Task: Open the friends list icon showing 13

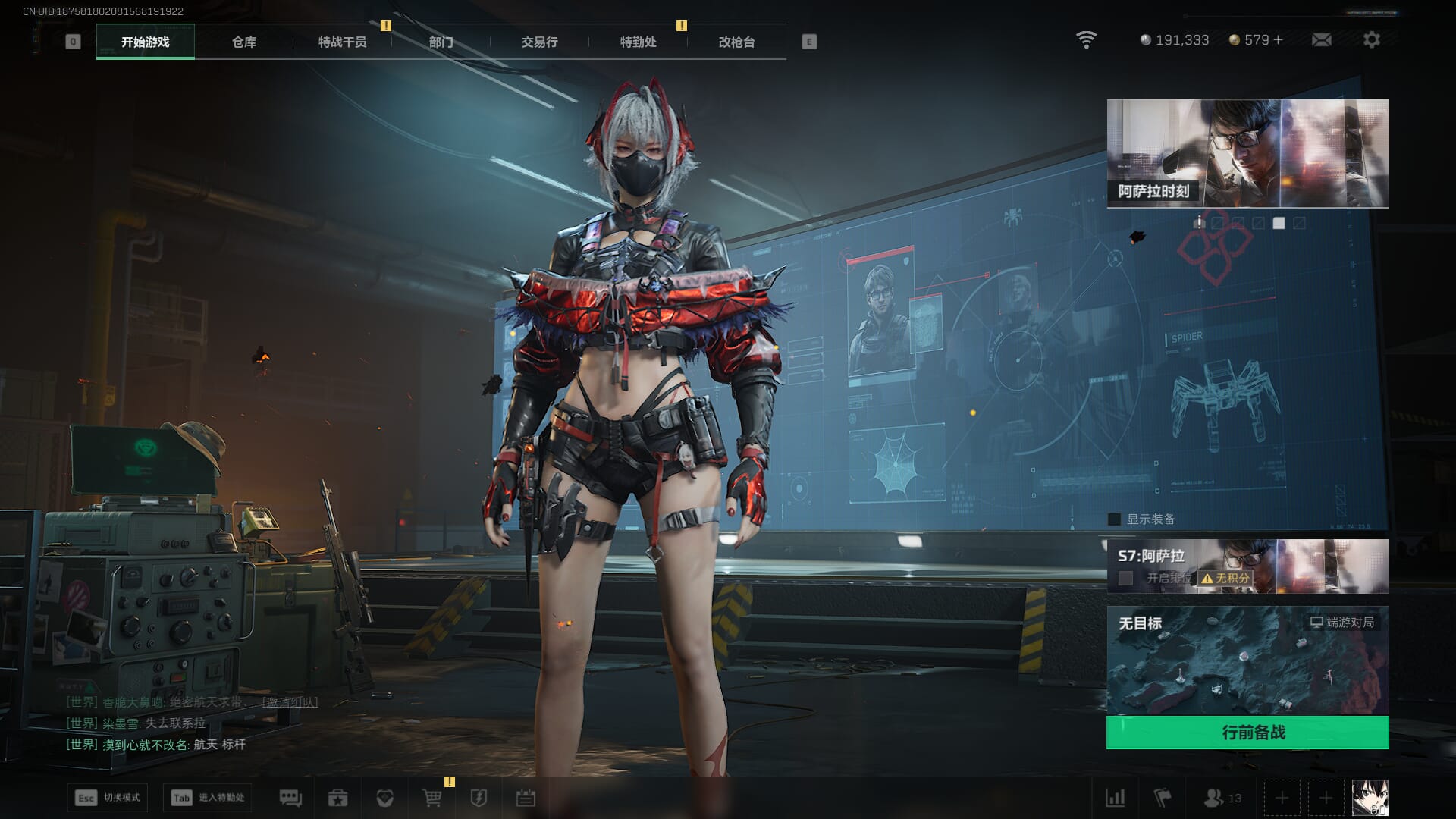Action: tap(1222, 798)
